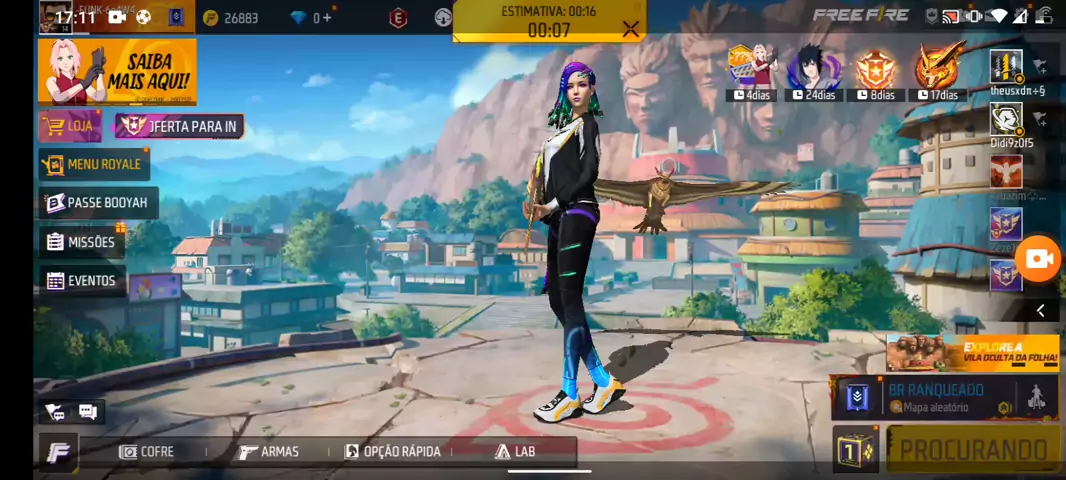1066x480 pixels.
Task: Open the Passe Booyah
Action: [x=98, y=203]
